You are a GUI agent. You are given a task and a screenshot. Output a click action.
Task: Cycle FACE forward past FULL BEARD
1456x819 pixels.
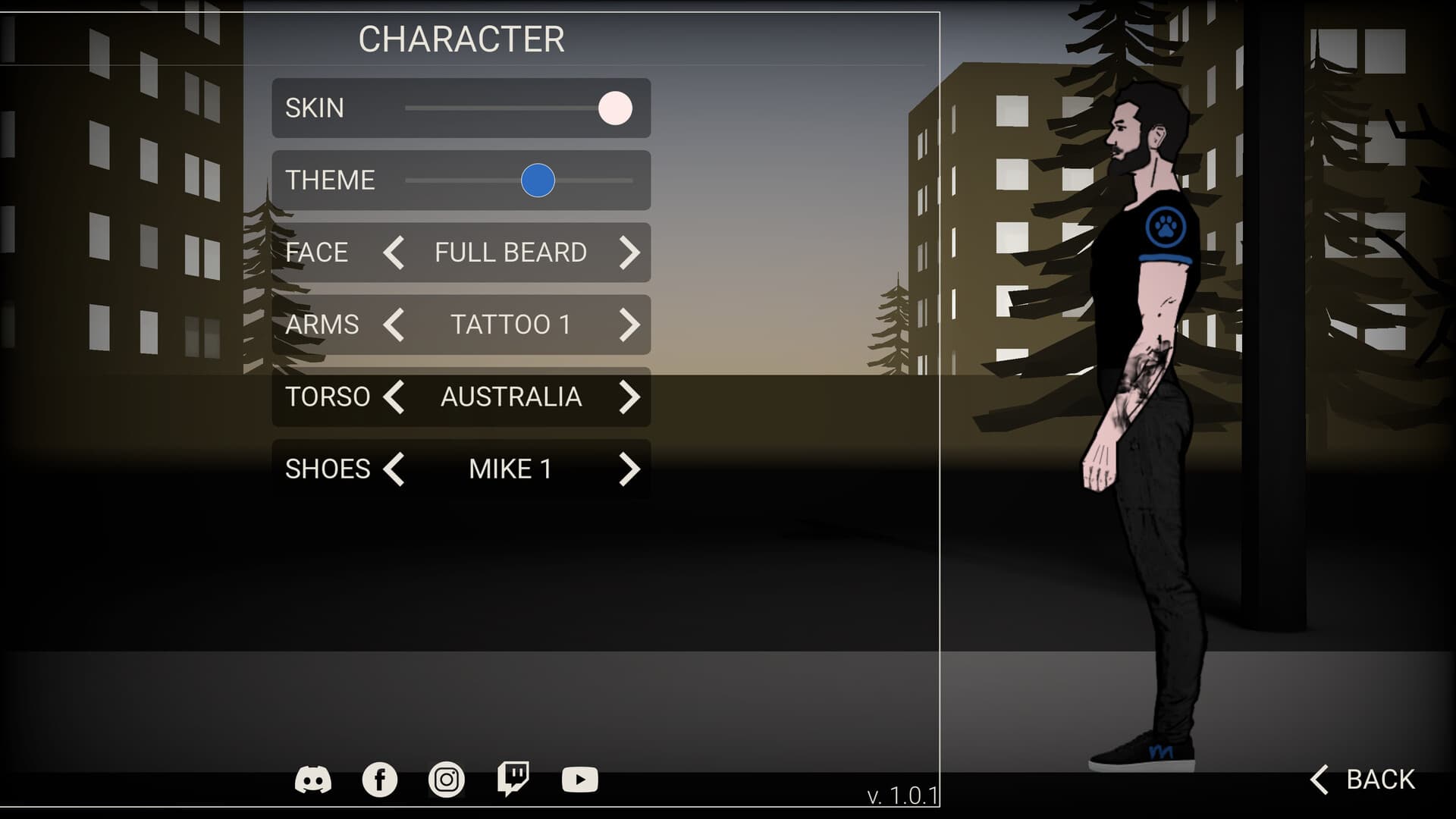pyautogui.click(x=629, y=253)
